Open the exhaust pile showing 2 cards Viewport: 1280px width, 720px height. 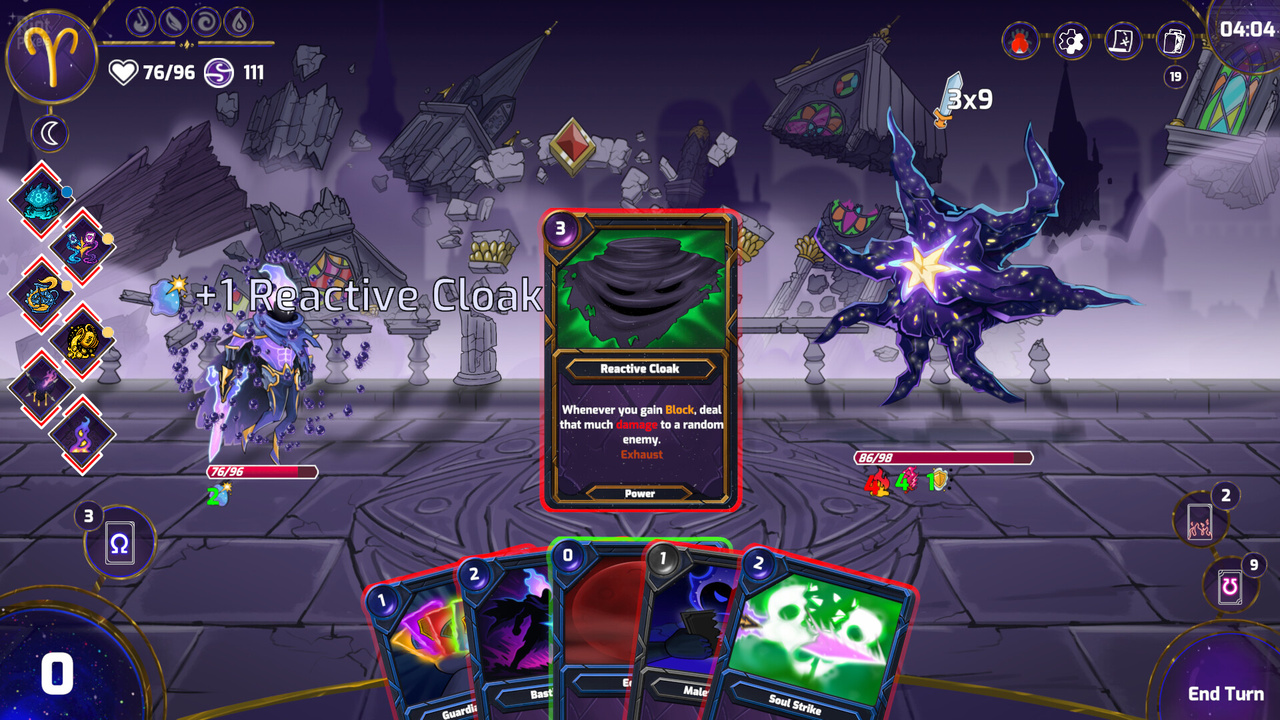pyautogui.click(x=1198, y=523)
